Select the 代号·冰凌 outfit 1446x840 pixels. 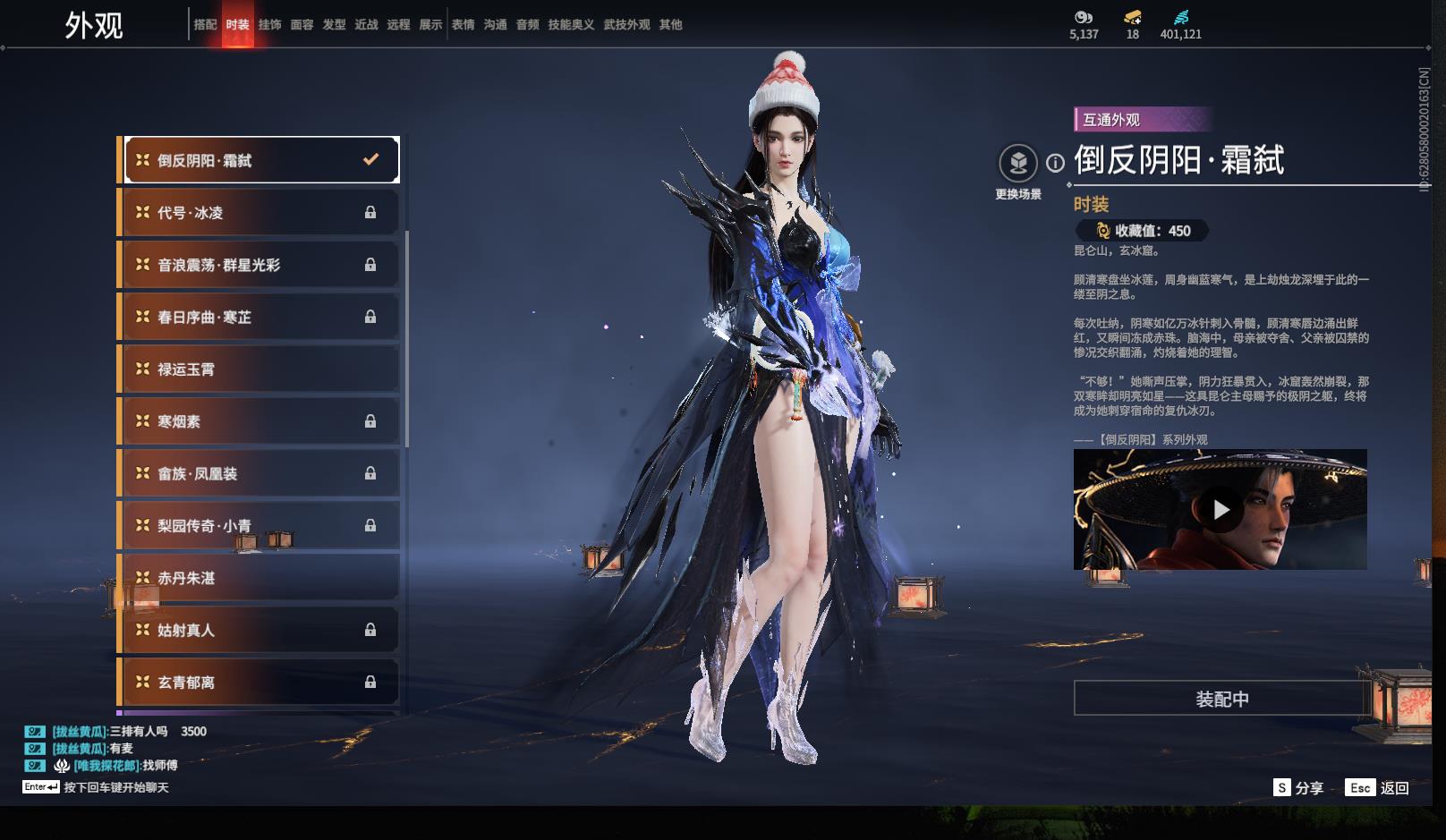pos(258,213)
